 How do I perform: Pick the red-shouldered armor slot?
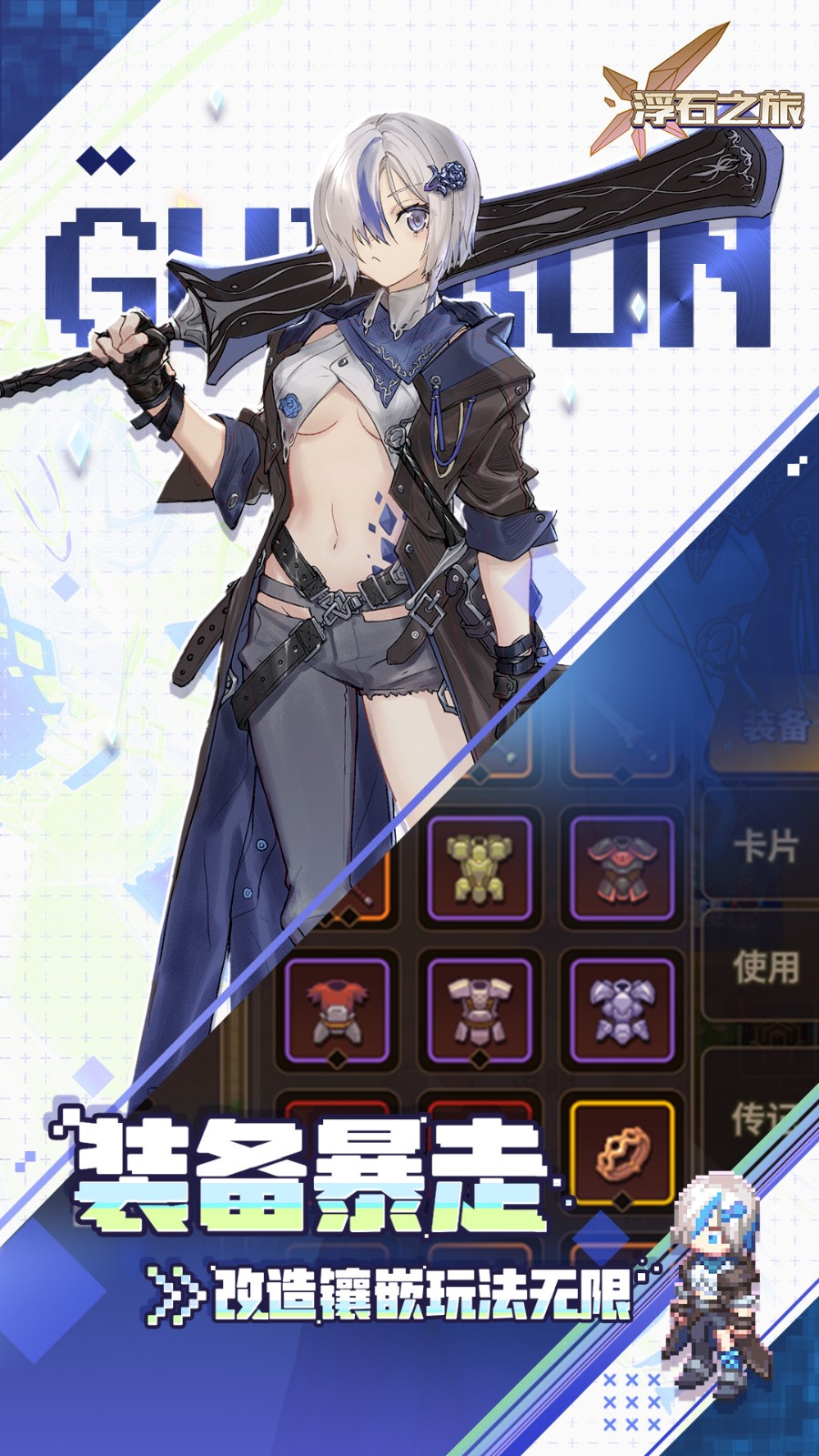pos(336,1011)
